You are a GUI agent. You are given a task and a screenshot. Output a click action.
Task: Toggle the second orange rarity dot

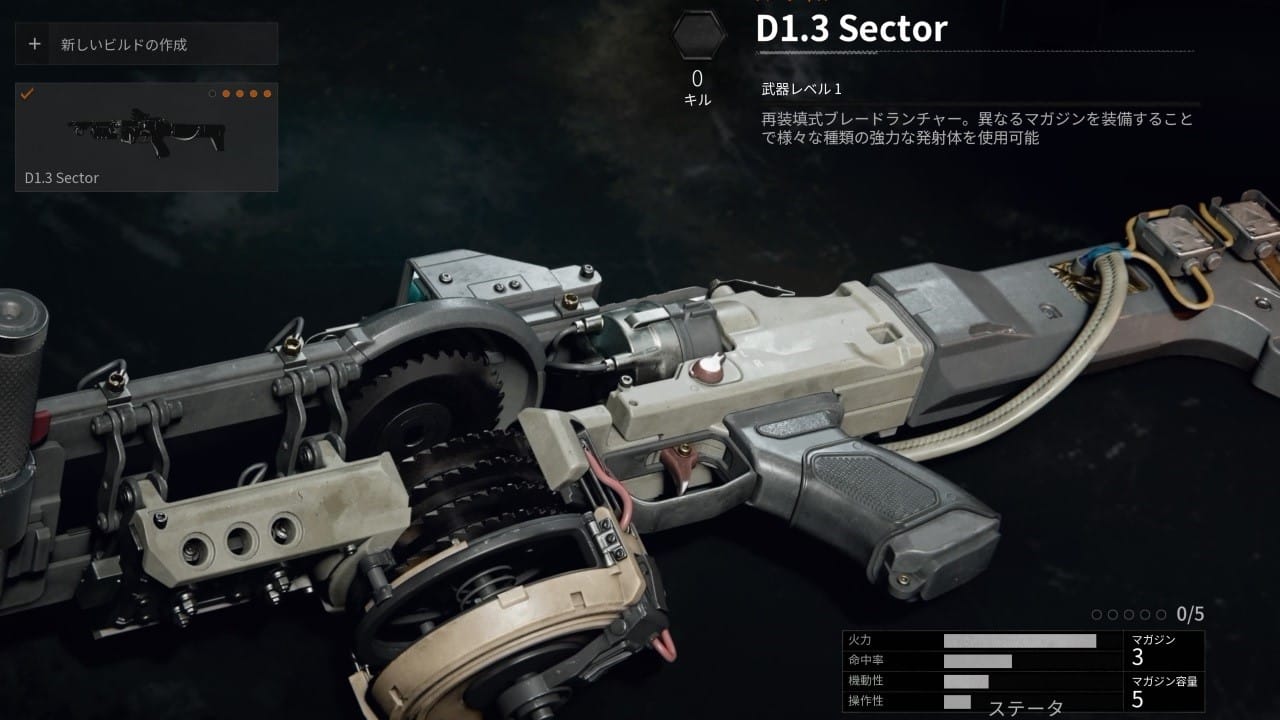239,94
